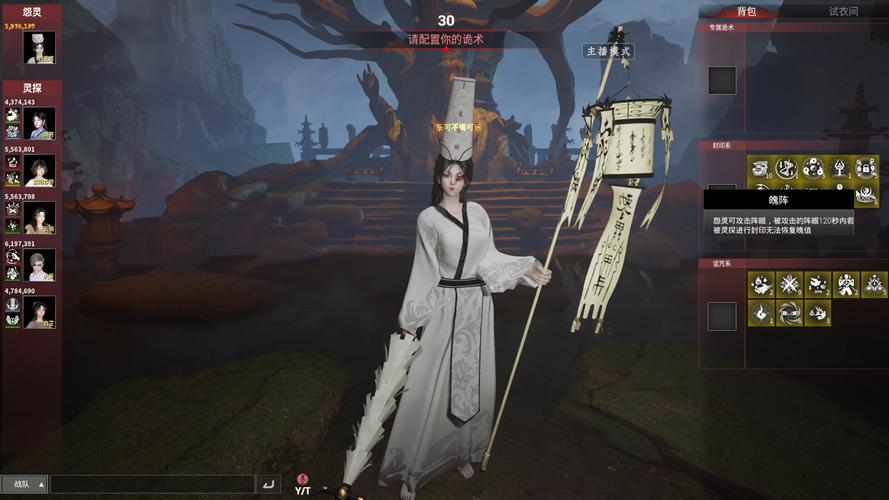Toggle the 主播模式 button
This screenshot has height=500, width=889.
pyautogui.click(x=609, y=51)
